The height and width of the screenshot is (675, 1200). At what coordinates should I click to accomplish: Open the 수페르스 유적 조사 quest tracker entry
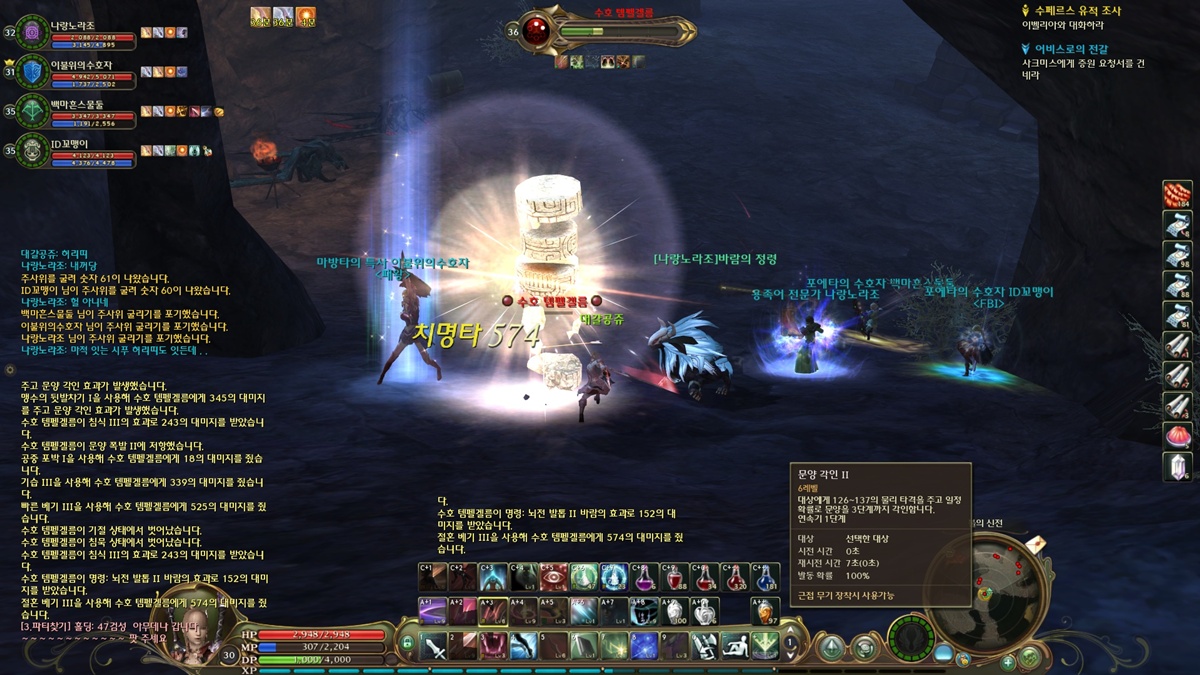1078,9
